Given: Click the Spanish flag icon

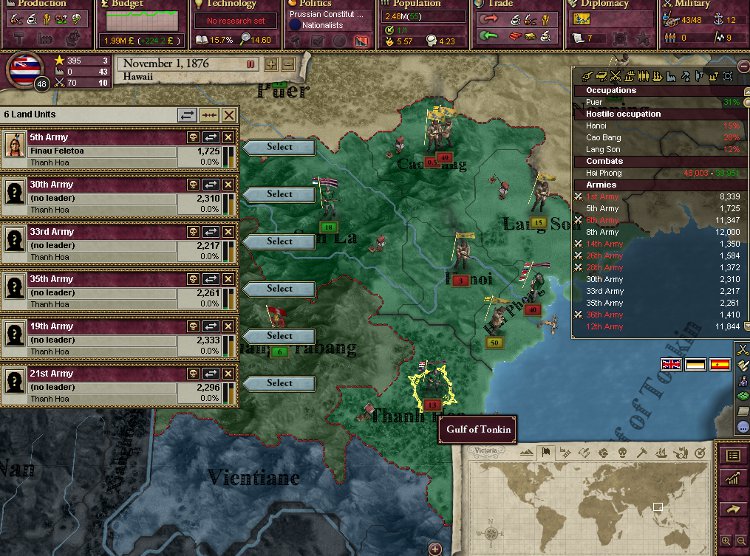Looking at the screenshot, I should (719, 364).
